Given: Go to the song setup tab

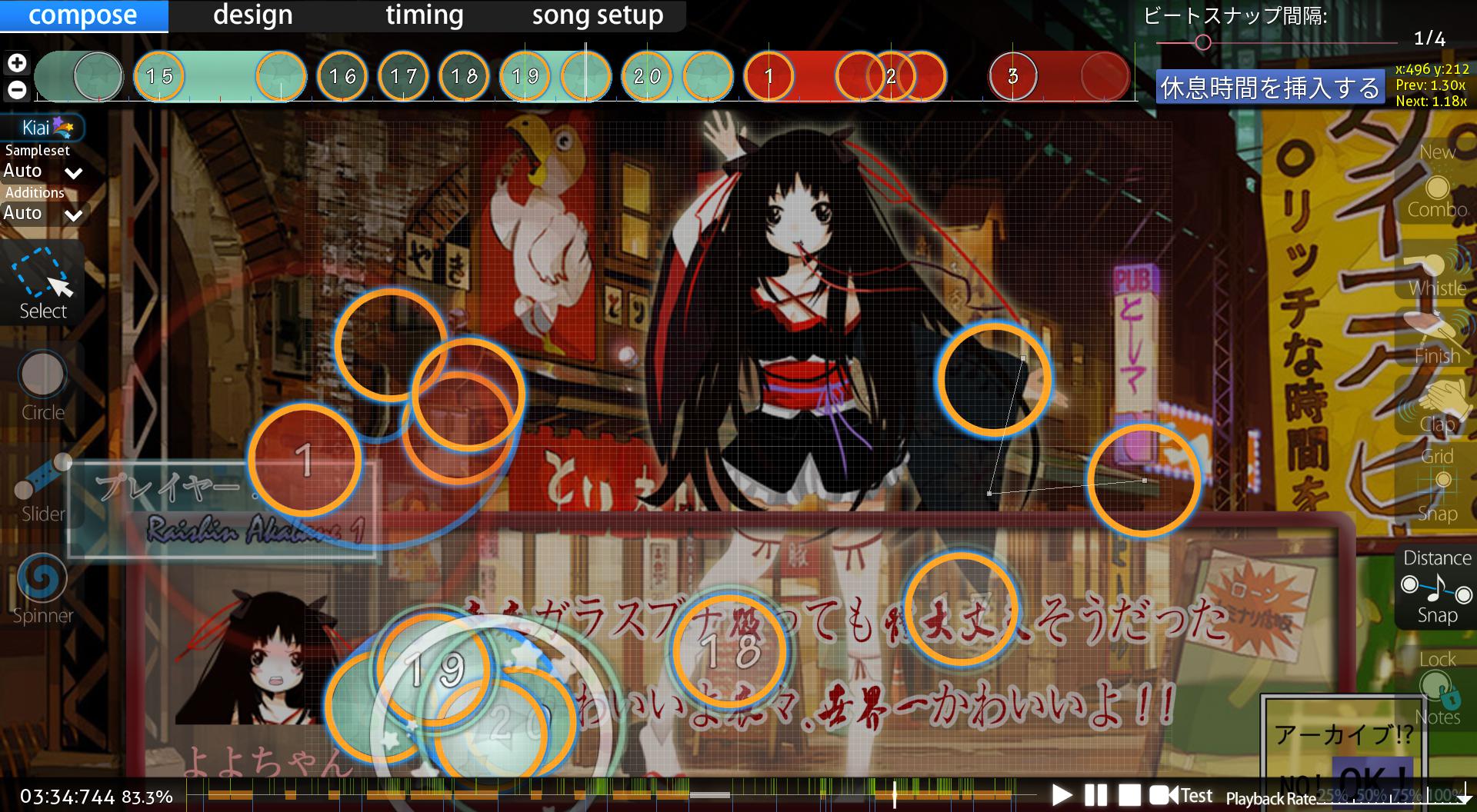Looking at the screenshot, I should (597, 15).
